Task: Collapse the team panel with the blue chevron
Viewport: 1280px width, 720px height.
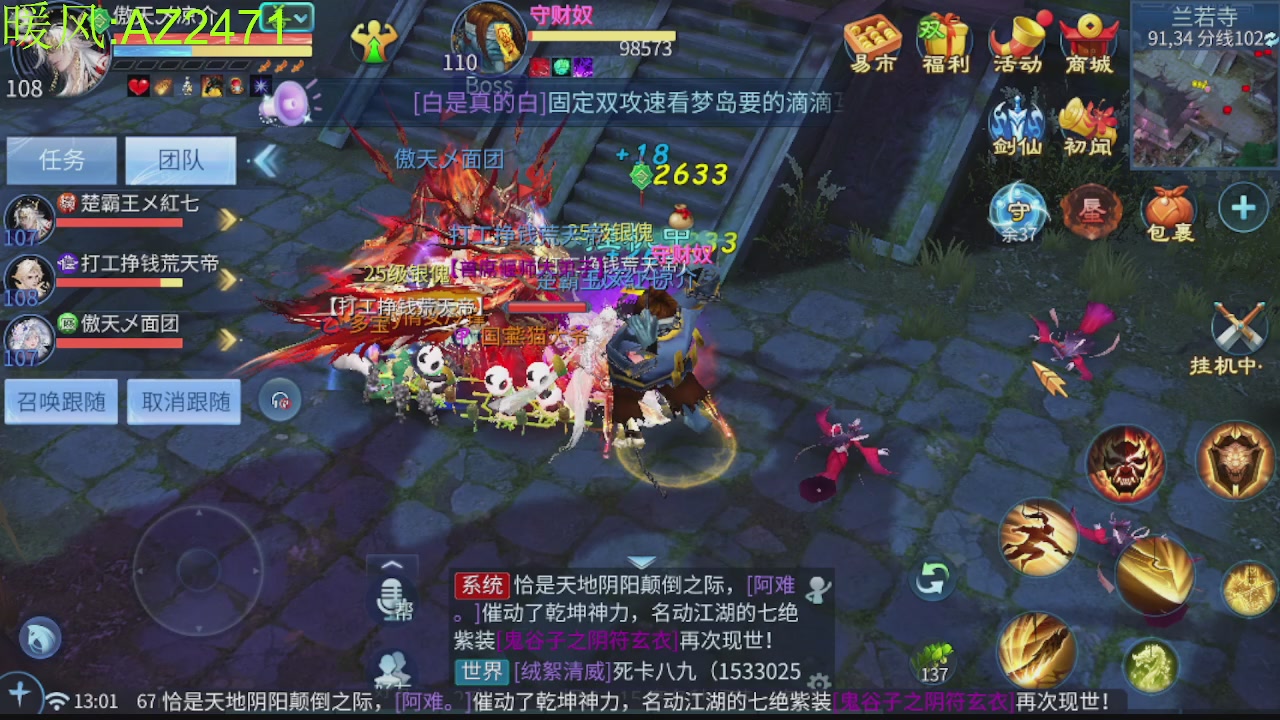Action: coord(267,160)
